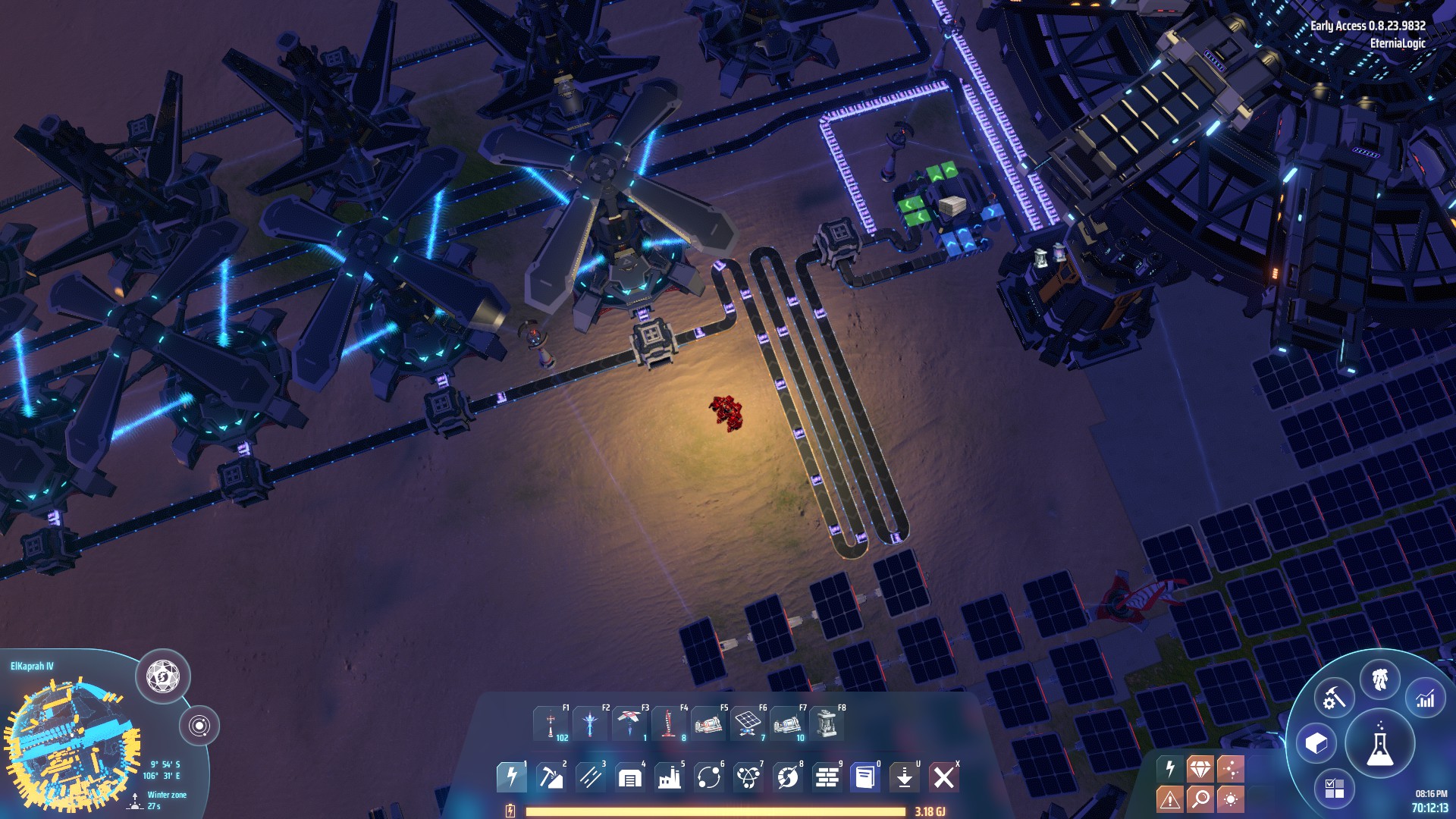Viewport: 1456px width, 819px height.
Task: Select the brick wall foundation category
Action: (x=827, y=777)
